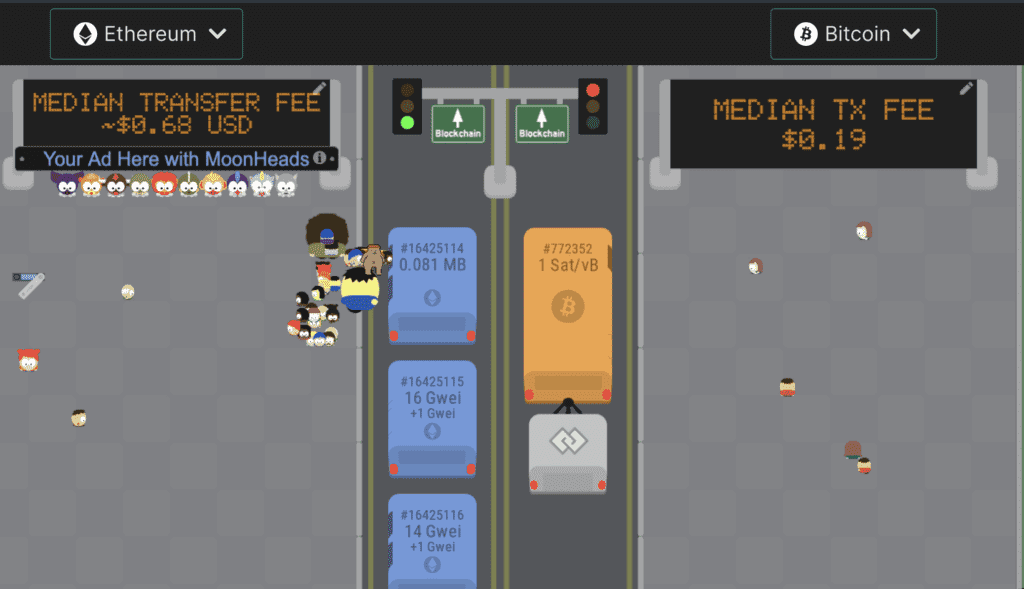Edit the Median TX Fee sign
Image resolution: width=1024 pixels, height=589 pixels.
coord(966,89)
